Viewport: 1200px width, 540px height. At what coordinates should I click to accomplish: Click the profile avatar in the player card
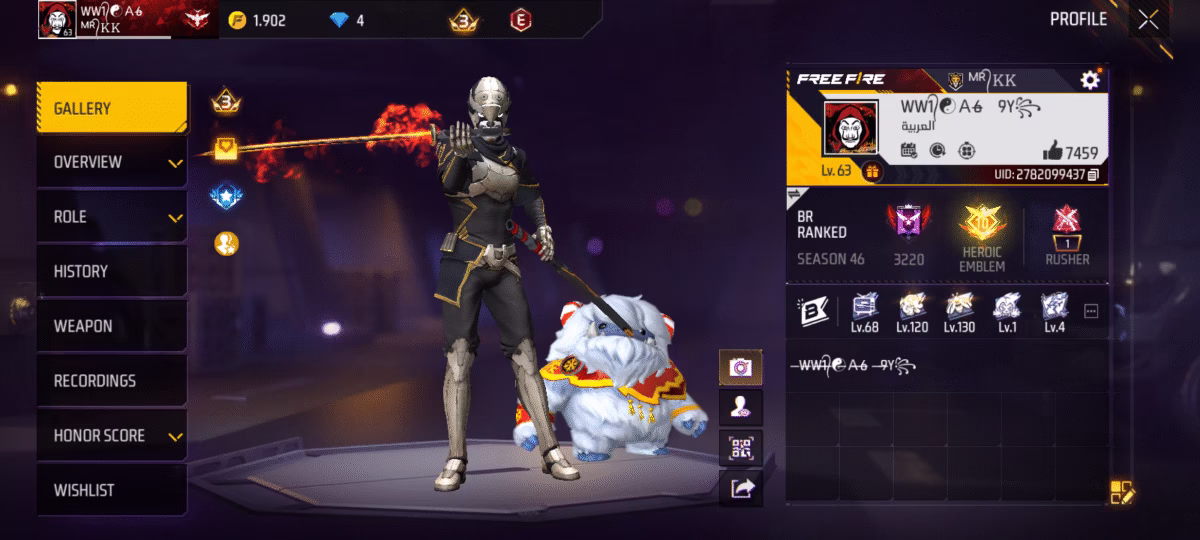850,128
